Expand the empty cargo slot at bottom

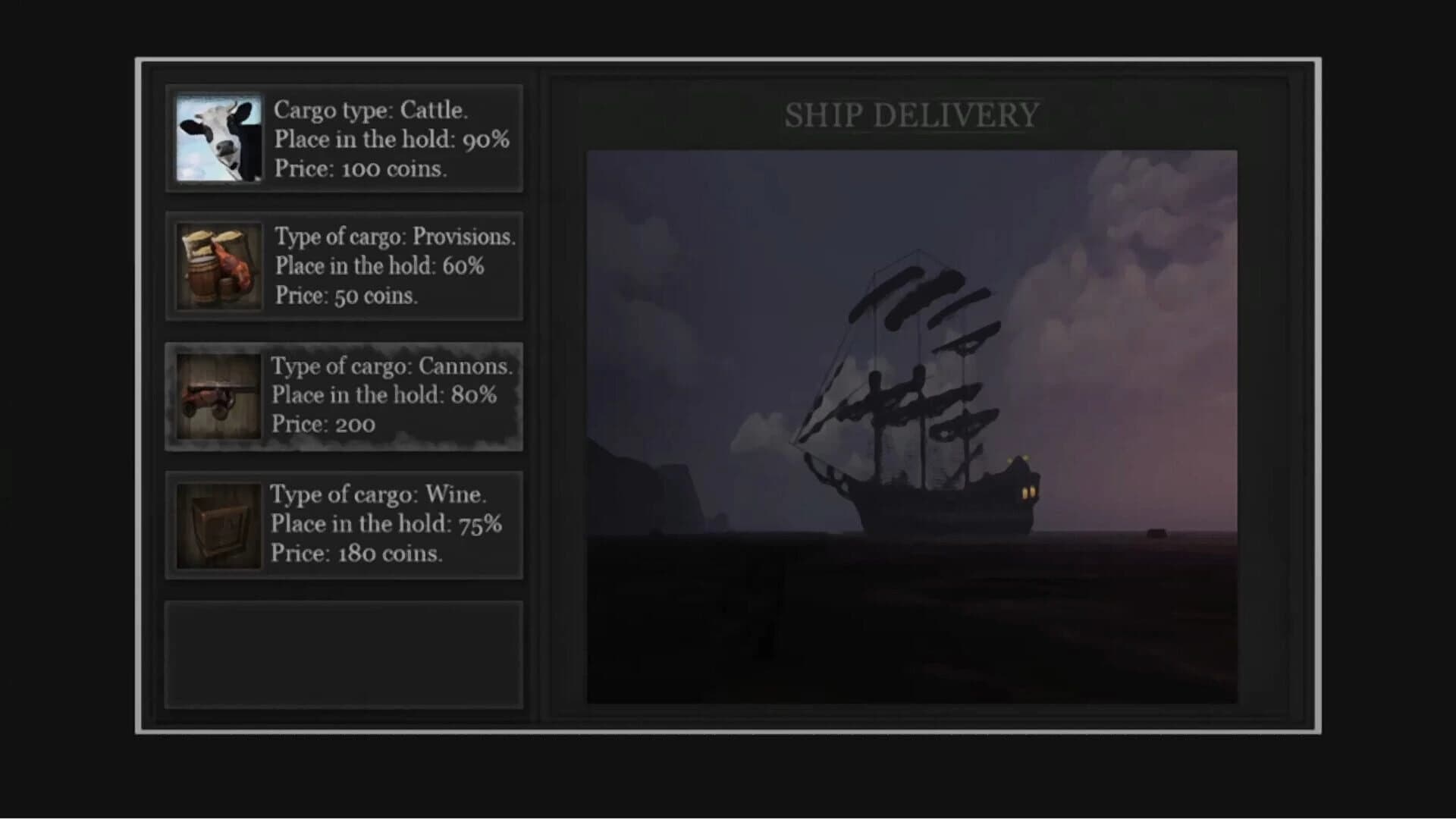345,654
